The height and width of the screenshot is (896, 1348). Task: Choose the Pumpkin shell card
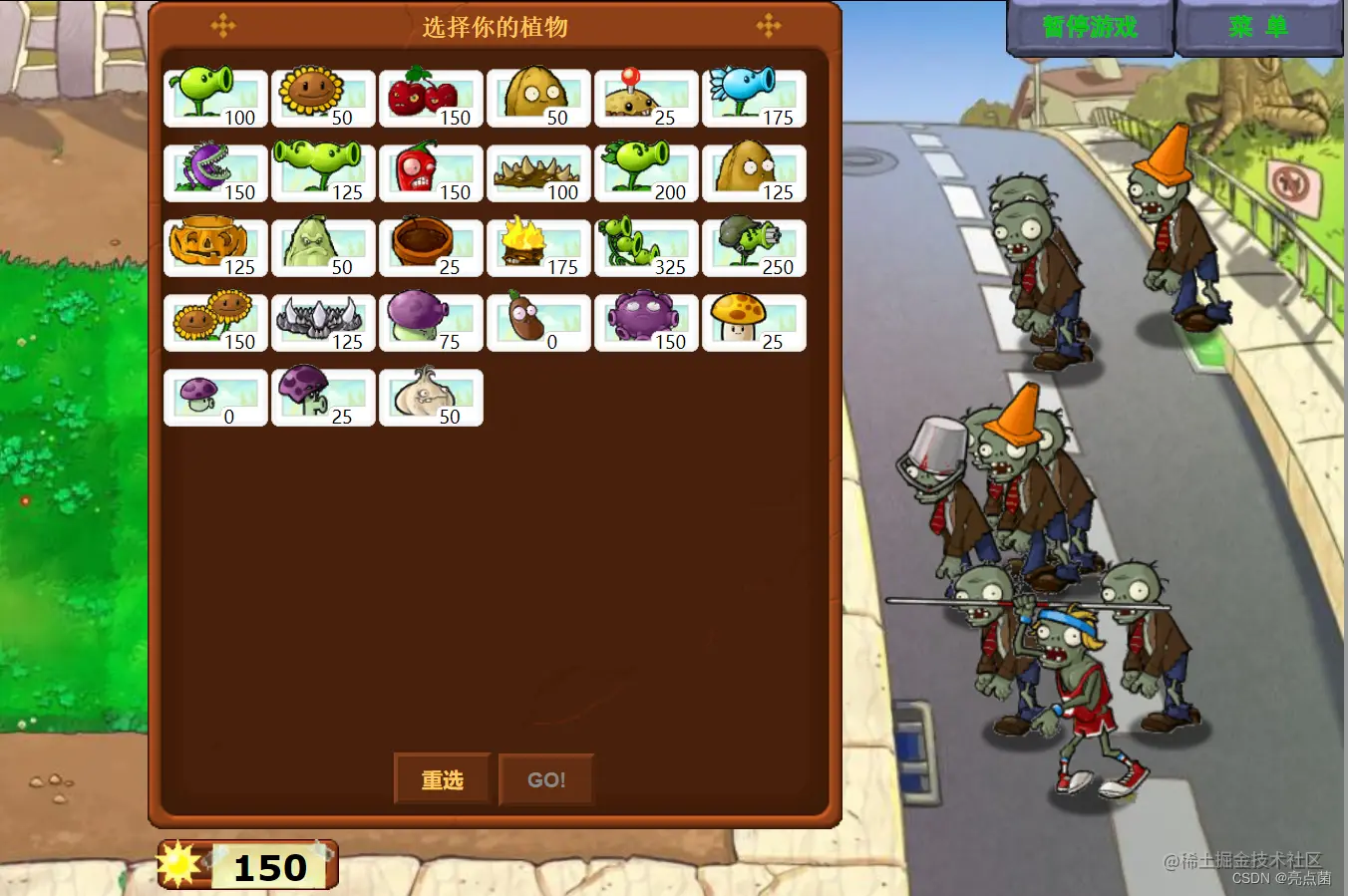pyautogui.click(x=215, y=248)
